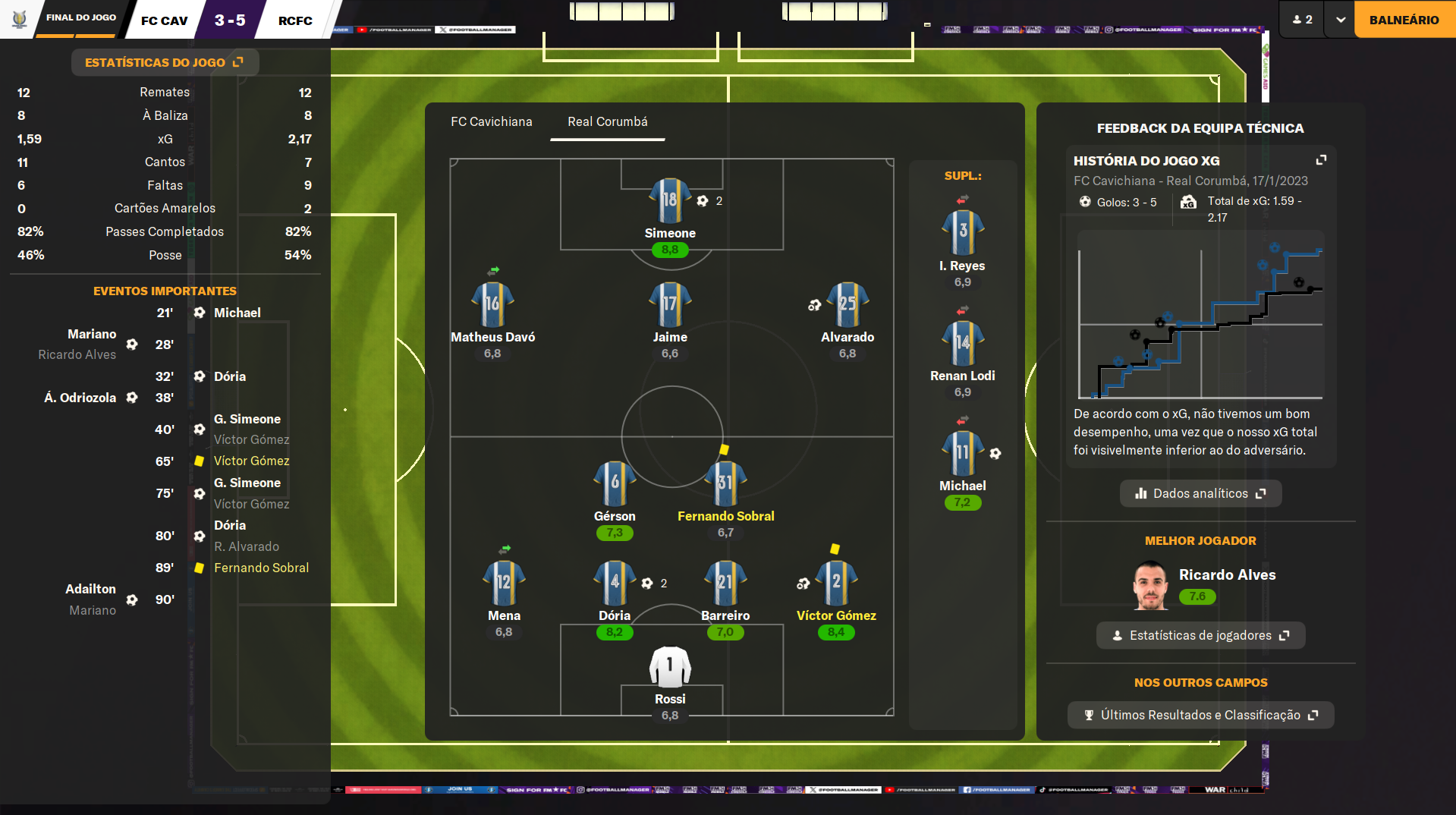Expand the História do Jogo xG chart
The image size is (1456, 815).
tap(1321, 160)
